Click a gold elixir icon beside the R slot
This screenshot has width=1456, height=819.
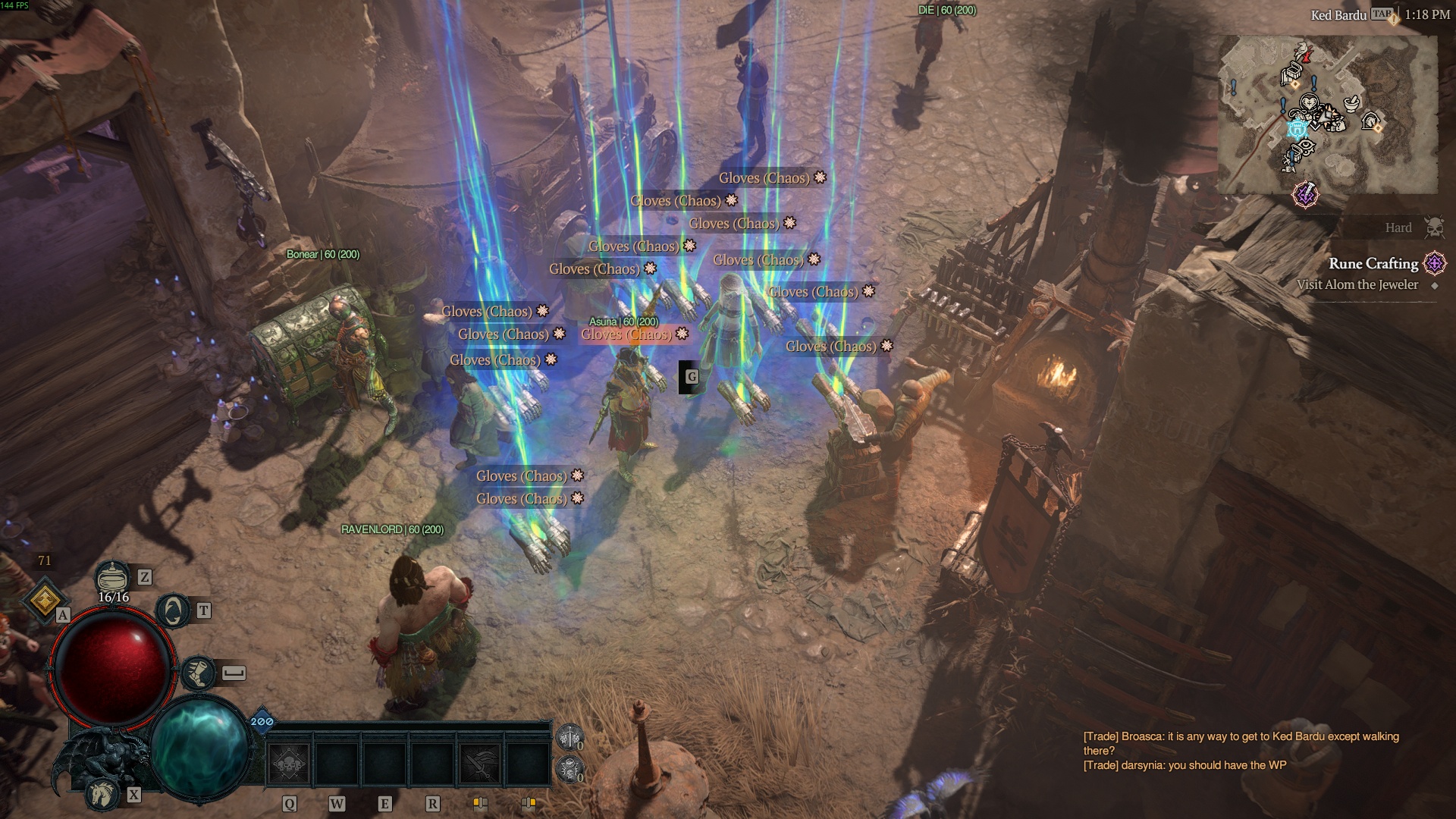[481, 804]
